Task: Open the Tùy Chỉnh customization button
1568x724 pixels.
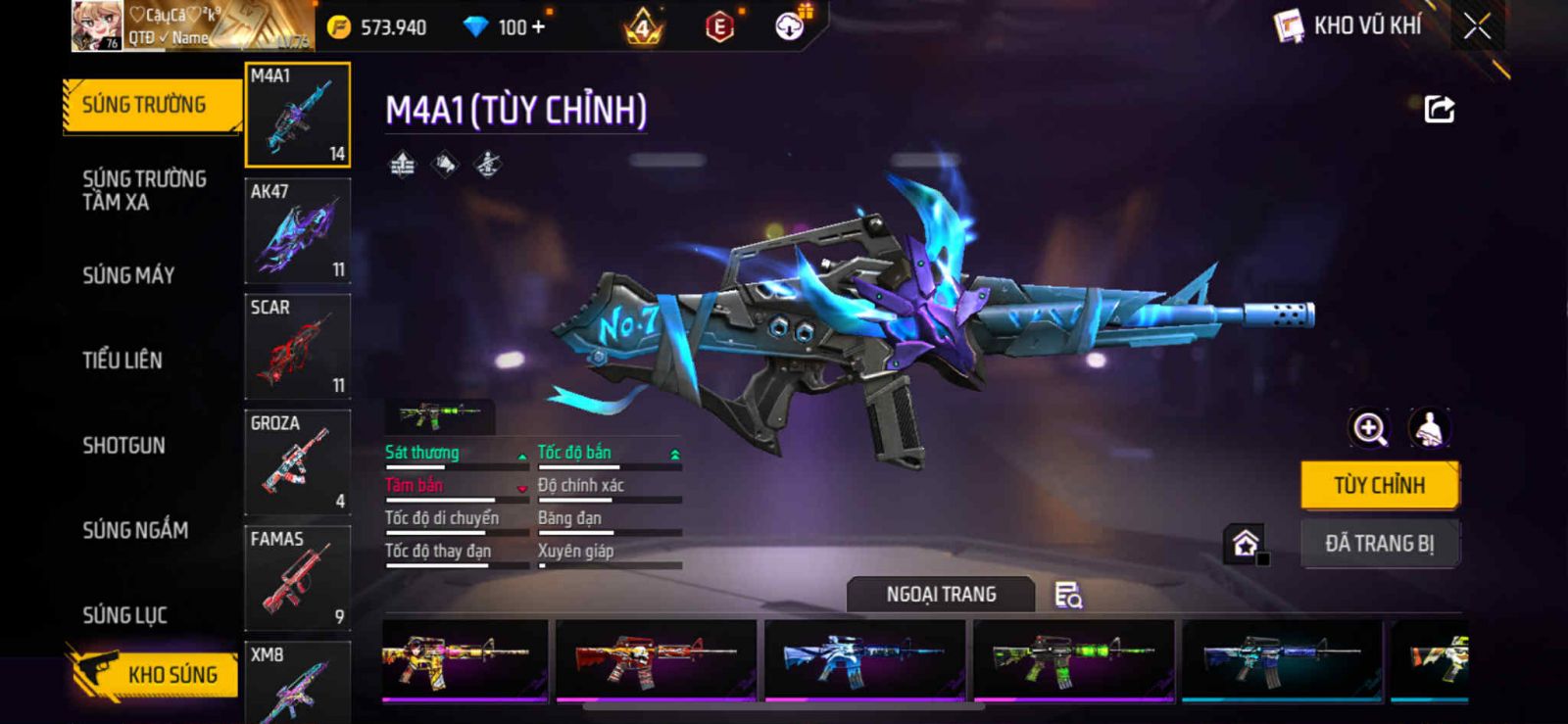Action: point(1379,485)
